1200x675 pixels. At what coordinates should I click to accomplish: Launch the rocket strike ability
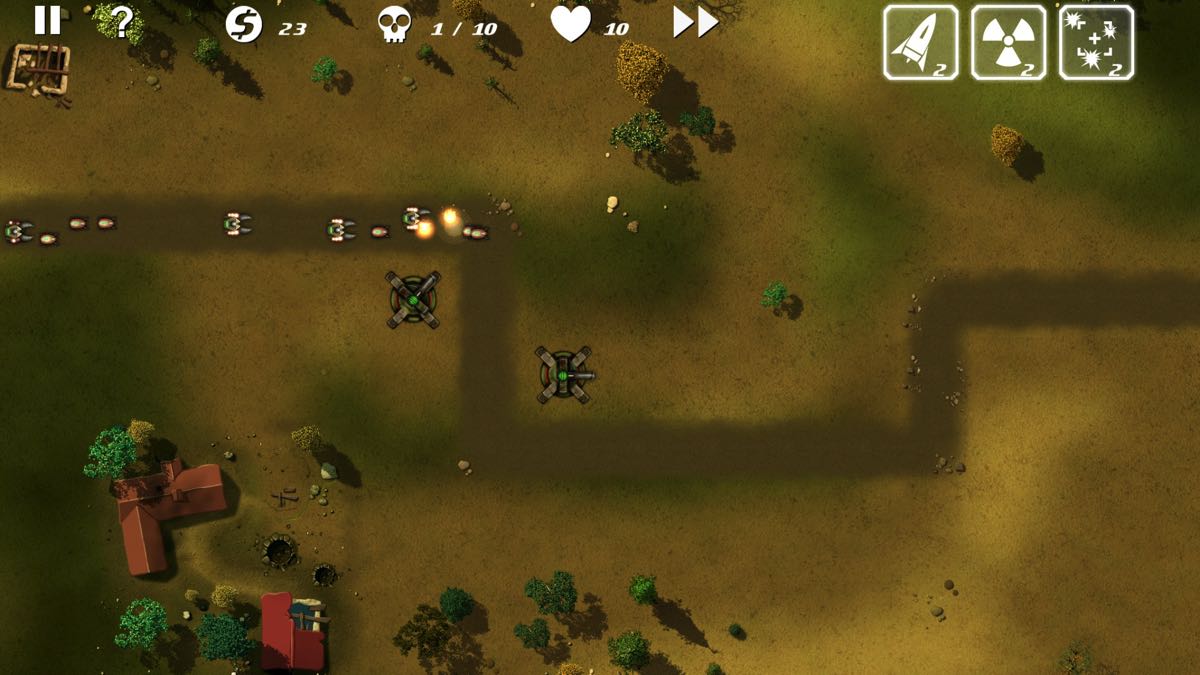click(x=920, y=42)
